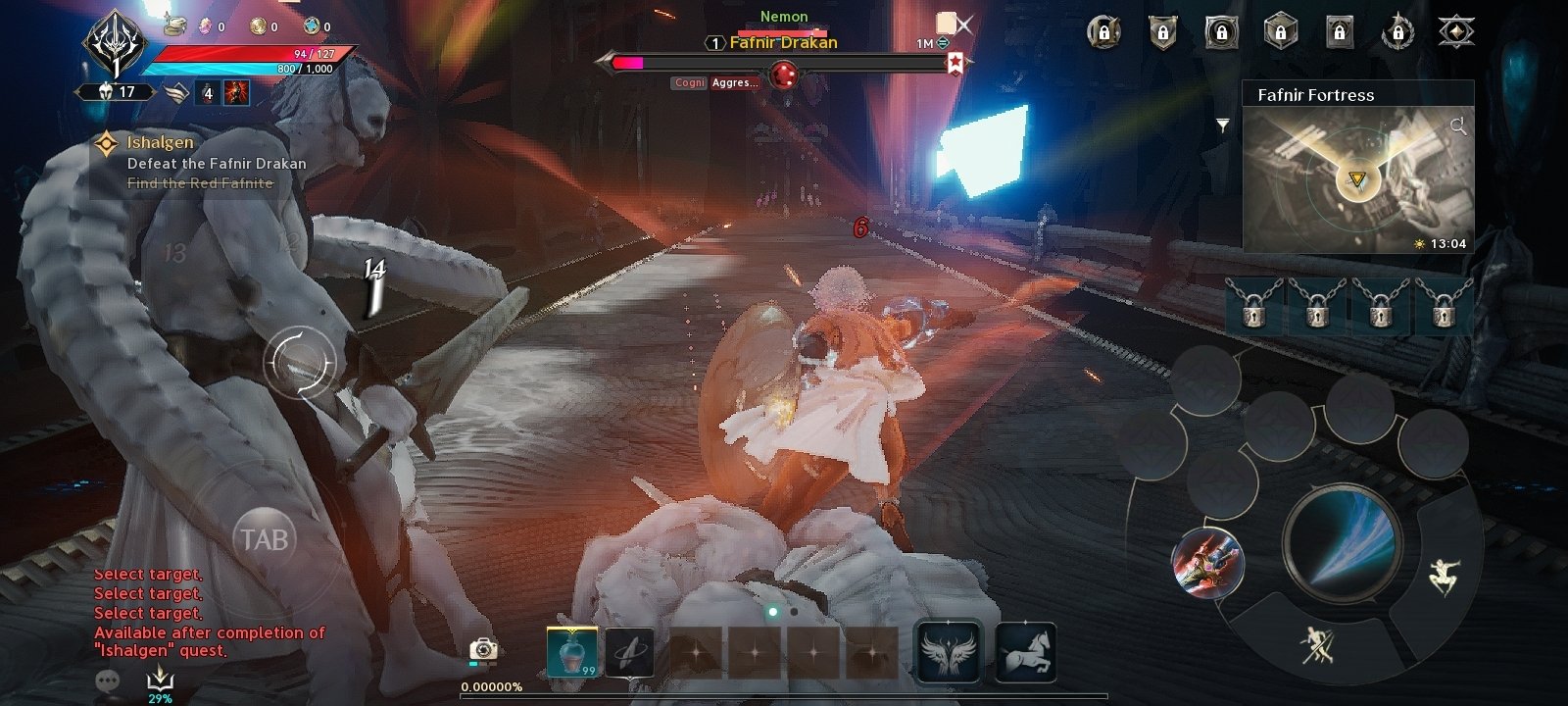
Task: Tap the TAB target-switch button
Action: pyautogui.click(x=265, y=539)
